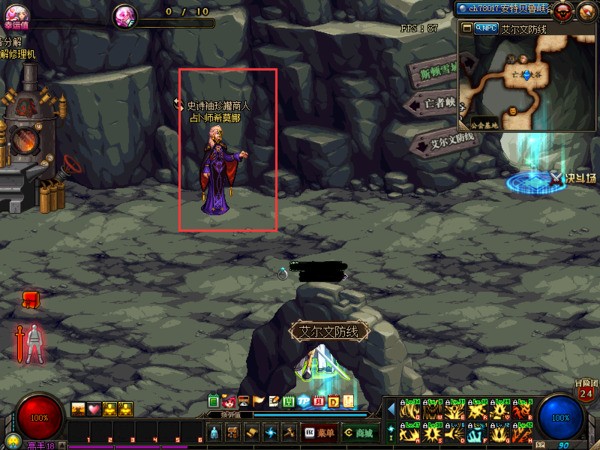The width and height of the screenshot is (600, 450).
Task: Toggle the NPC filter on the minimap
Action: [x=486, y=29]
